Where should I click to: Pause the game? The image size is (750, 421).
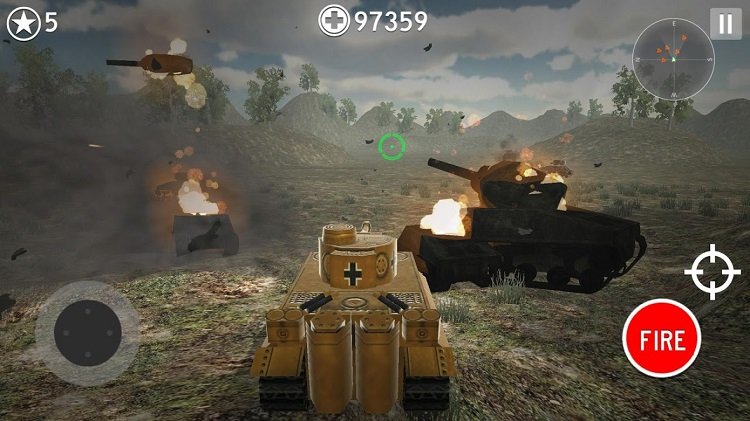point(724,23)
